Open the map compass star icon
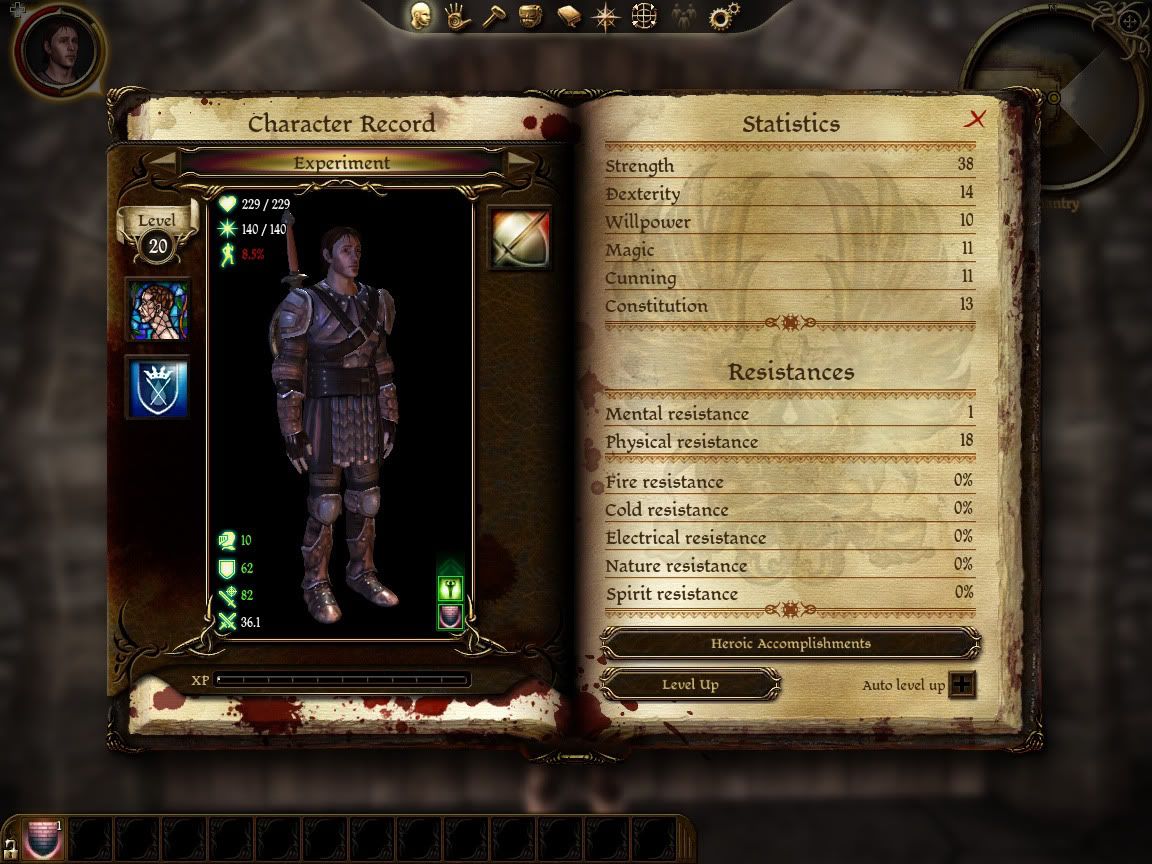The image size is (1152, 864). 605,17
